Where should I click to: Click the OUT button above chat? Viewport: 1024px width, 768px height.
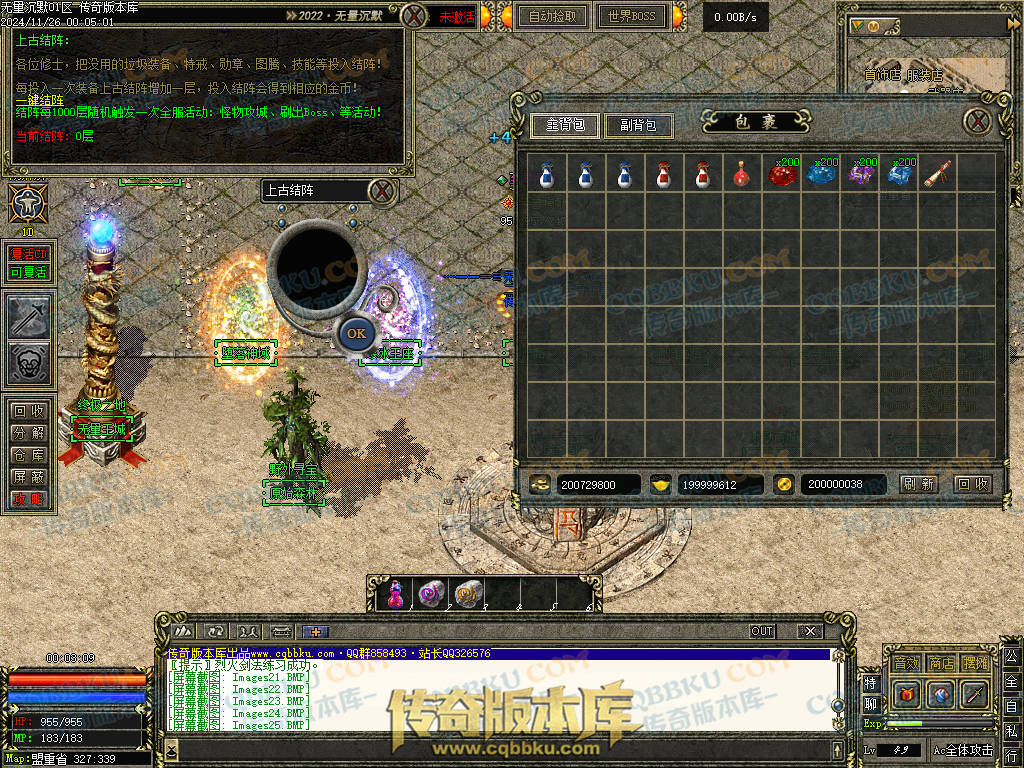click(x=762, y=631)
